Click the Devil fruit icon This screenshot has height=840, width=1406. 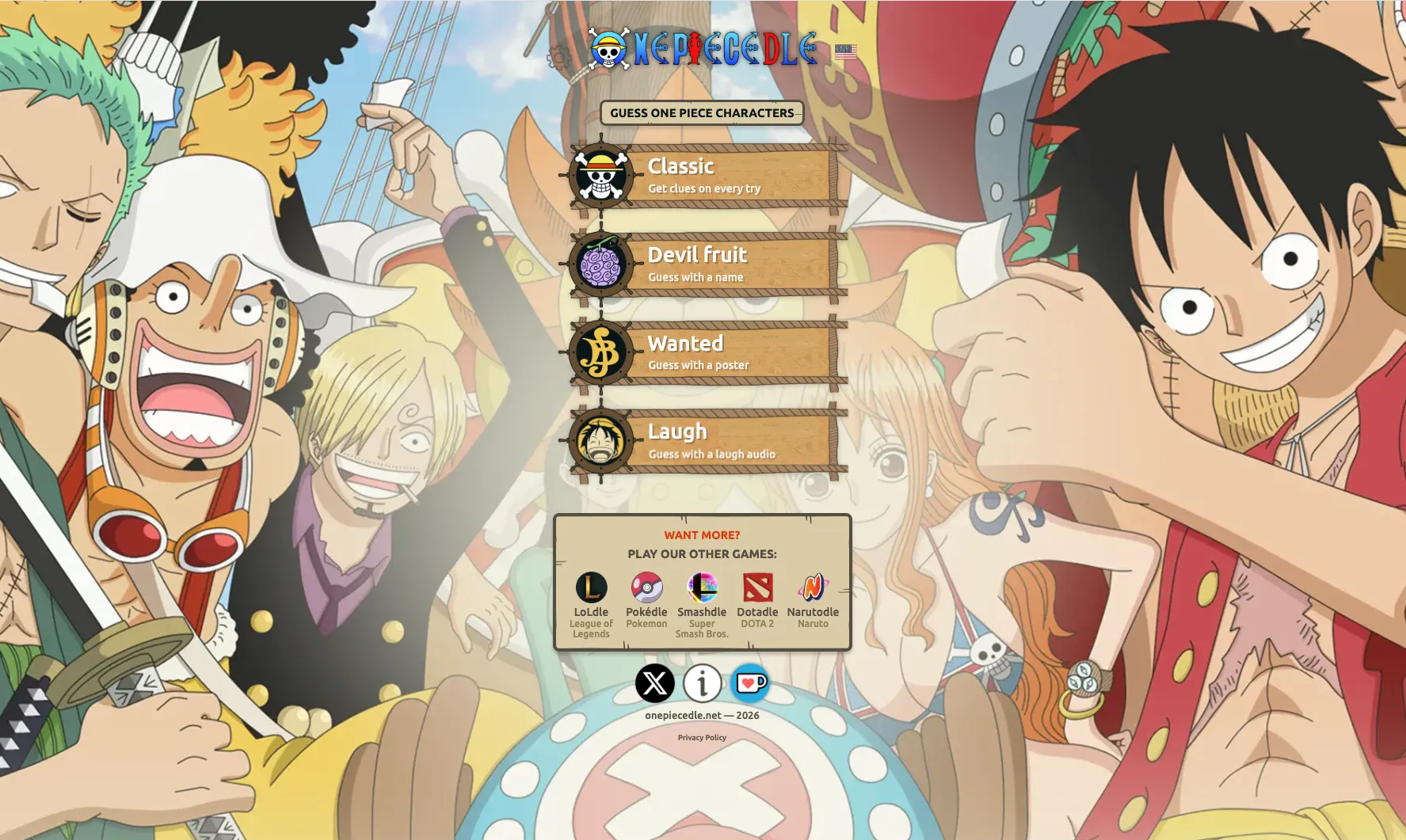click(x=600, y=265)
